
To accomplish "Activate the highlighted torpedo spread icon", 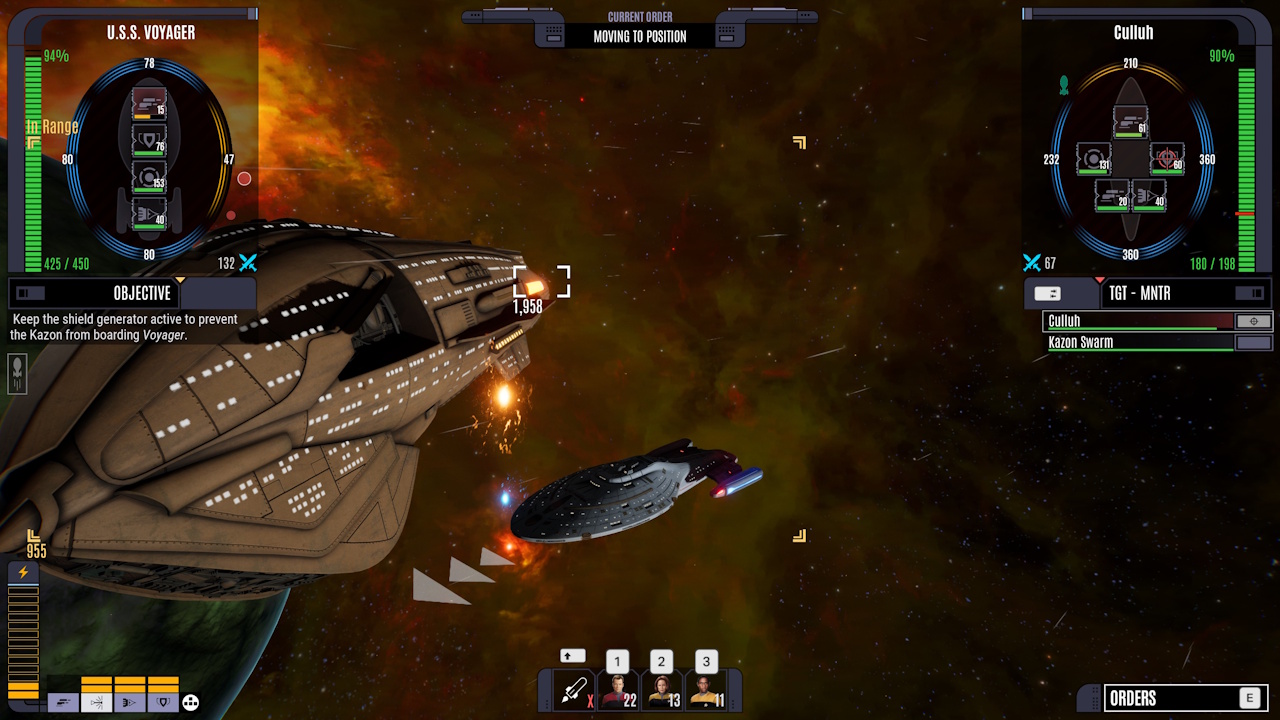I will tap(97, 702).
